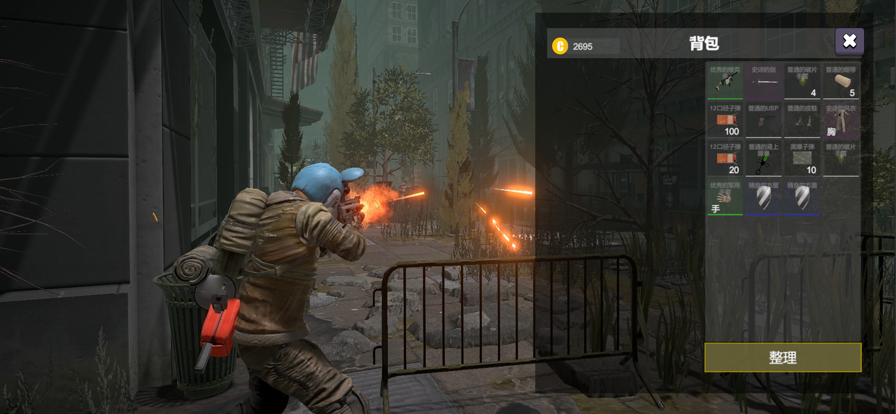This screenshot has width=896, height=414.
Task: Choose the high-explosive ammo stack of 10
Action: click(x=802, y=158)
